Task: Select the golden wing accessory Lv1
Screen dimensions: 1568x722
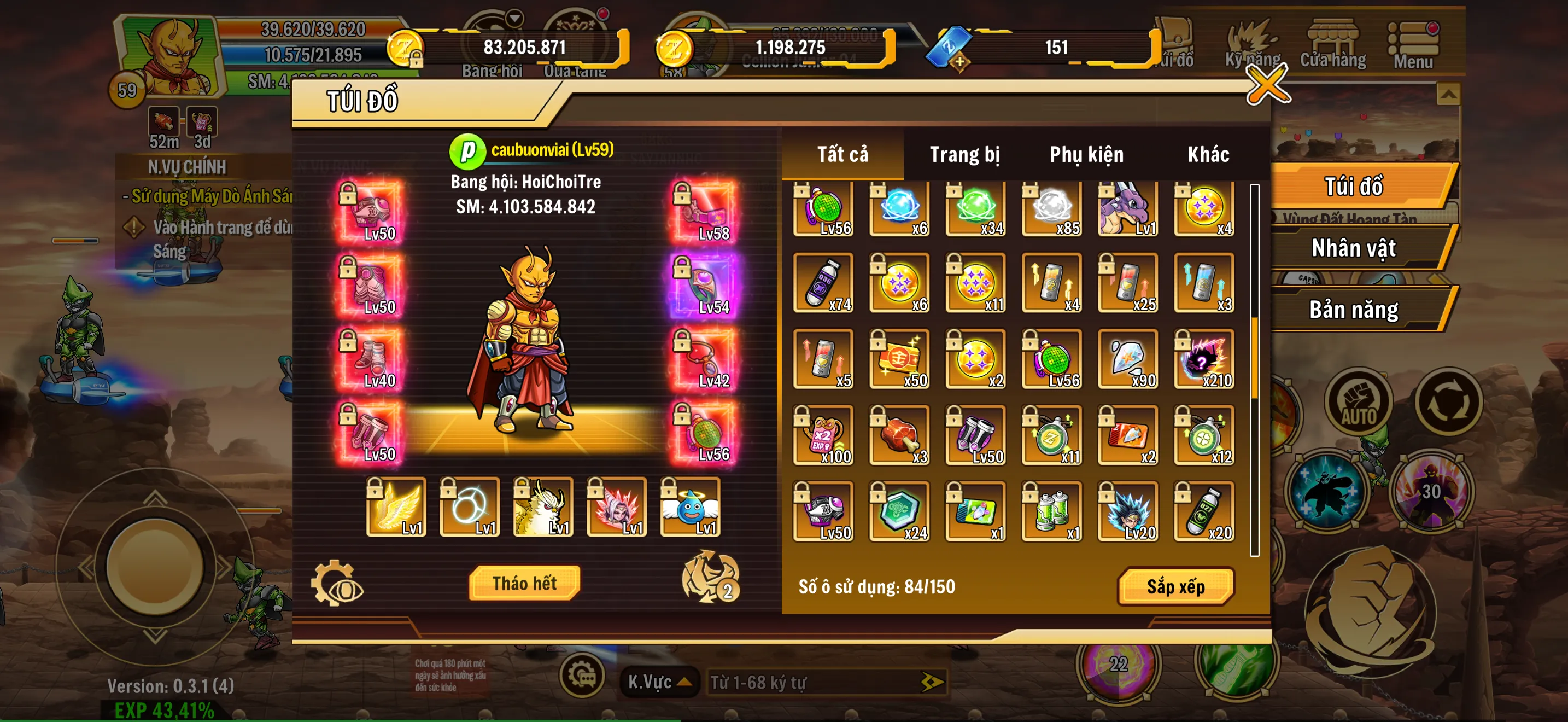Action: pos(396,506)
